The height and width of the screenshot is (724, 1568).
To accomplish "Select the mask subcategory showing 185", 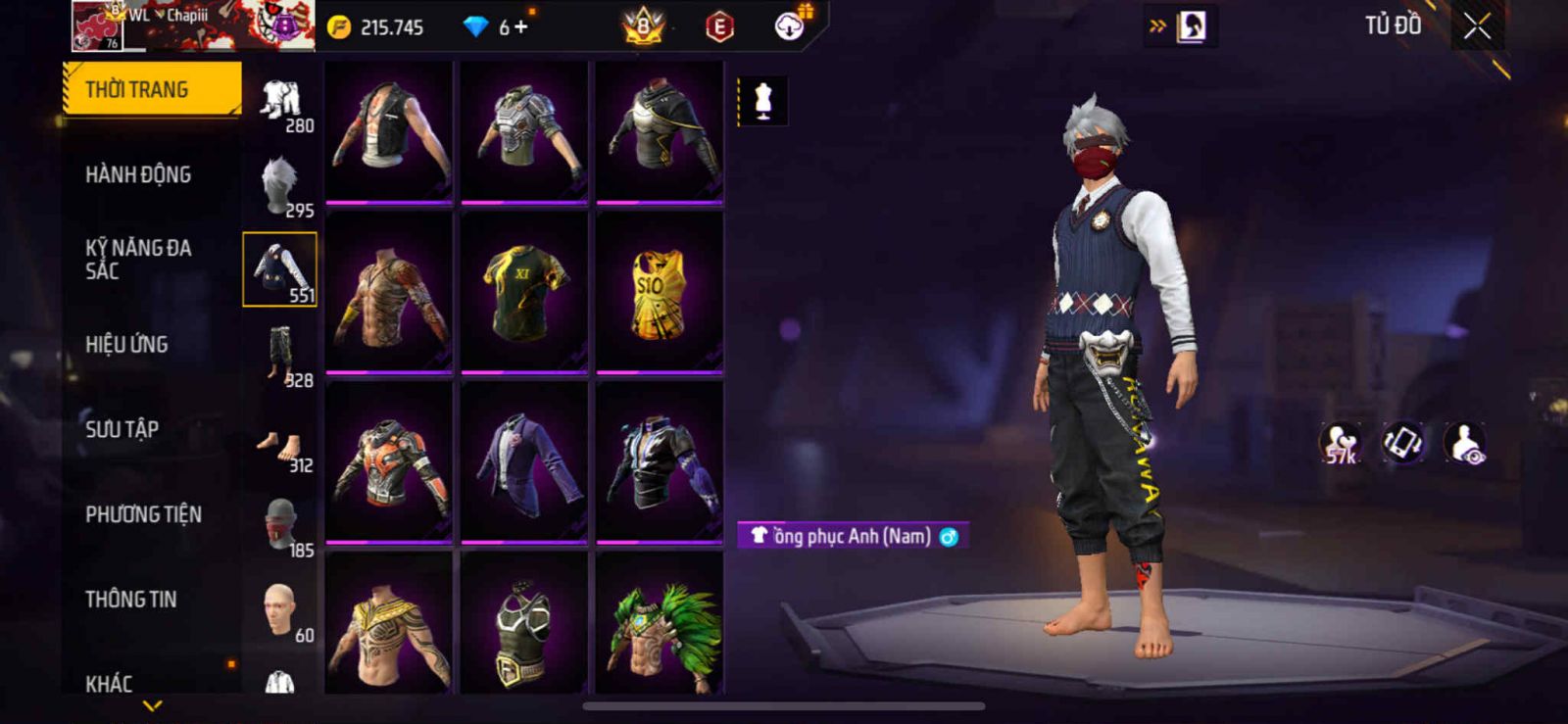I will [x=280, y=526].
